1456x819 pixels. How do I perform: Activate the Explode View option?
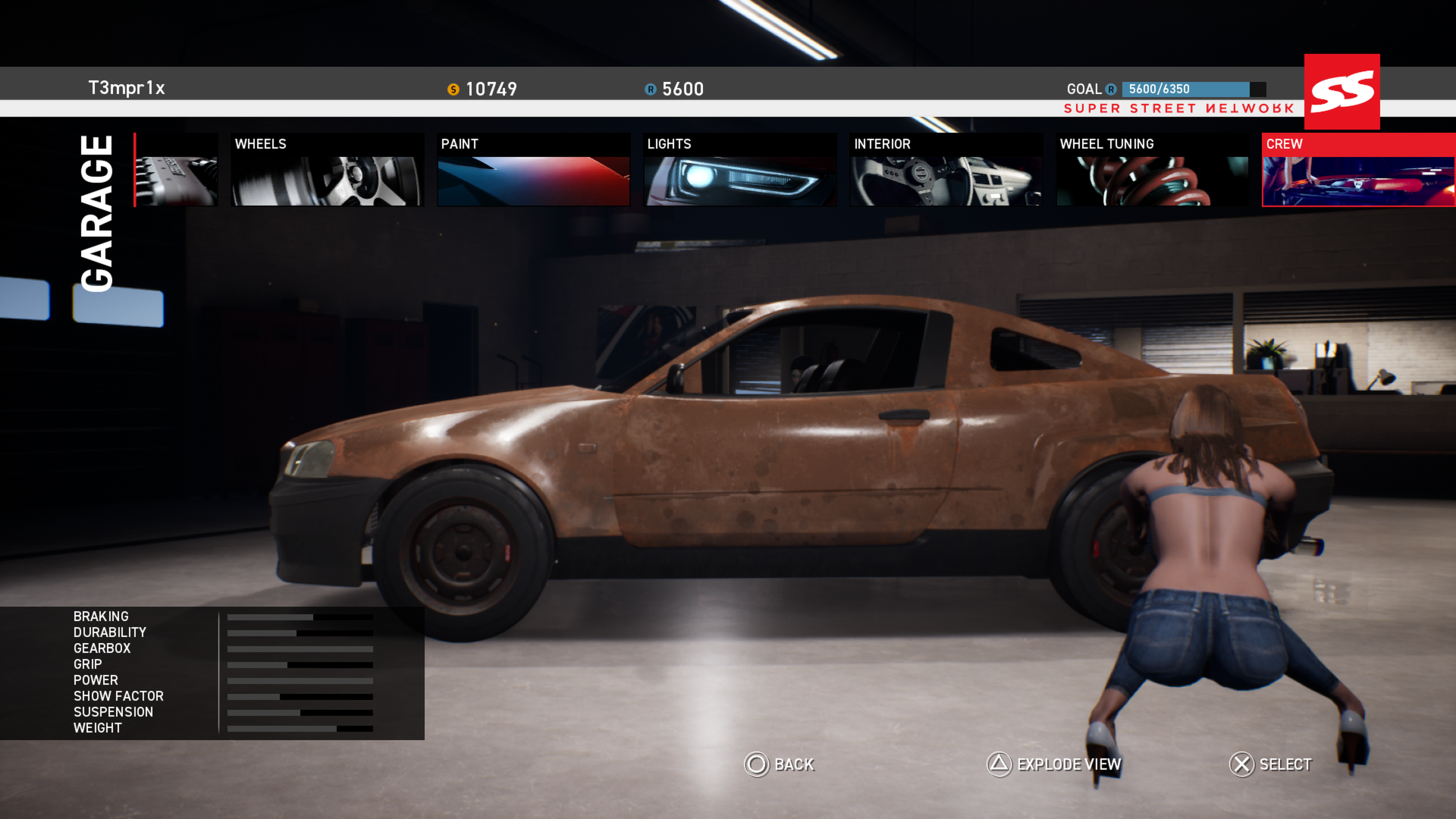[1068, 764]
